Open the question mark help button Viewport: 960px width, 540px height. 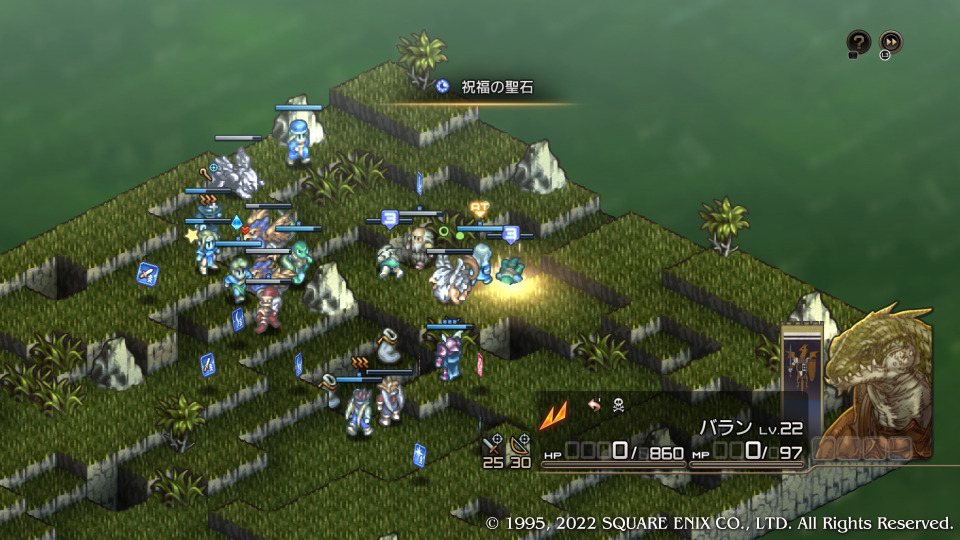coord(858,42)
